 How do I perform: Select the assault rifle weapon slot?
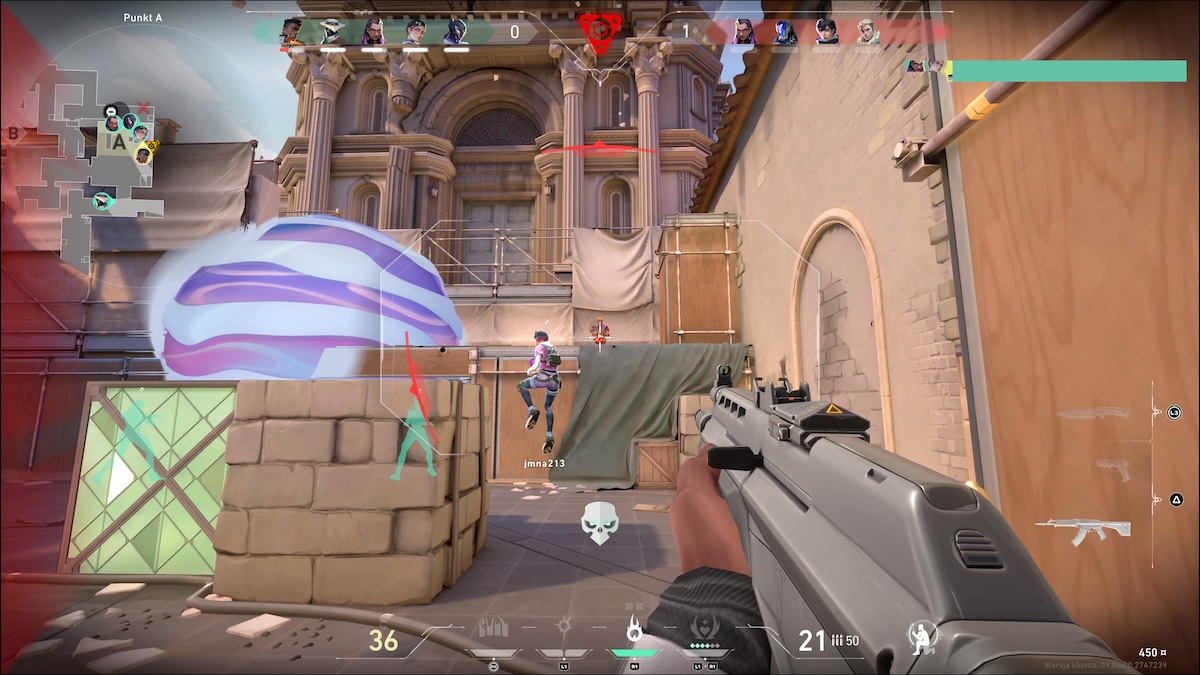pyautogui.click(x=1083, y=529)
